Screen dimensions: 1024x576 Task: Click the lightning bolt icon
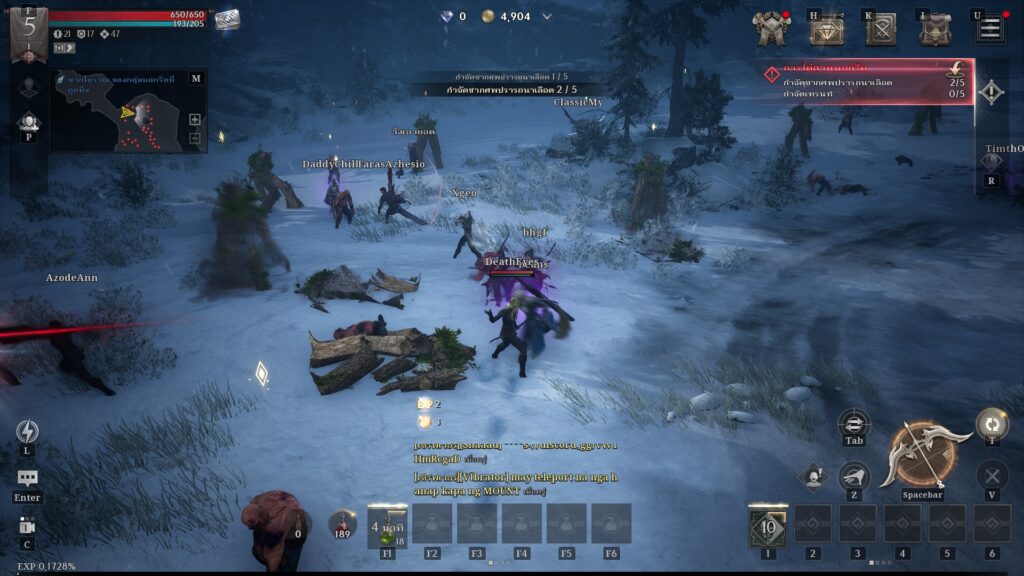(x=27, y=431)
